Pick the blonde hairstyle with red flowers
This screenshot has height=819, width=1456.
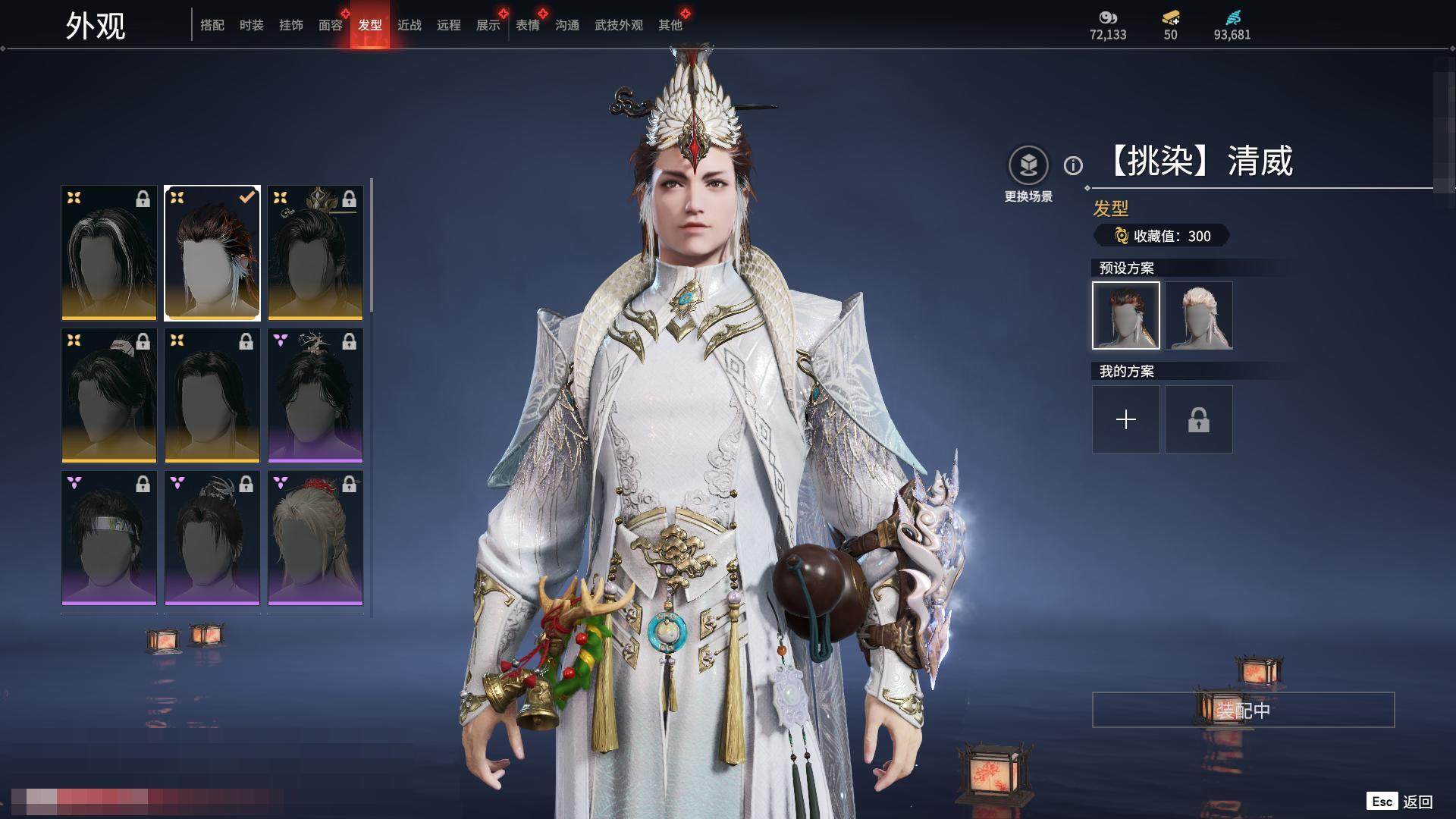click(x=315, y=538)
